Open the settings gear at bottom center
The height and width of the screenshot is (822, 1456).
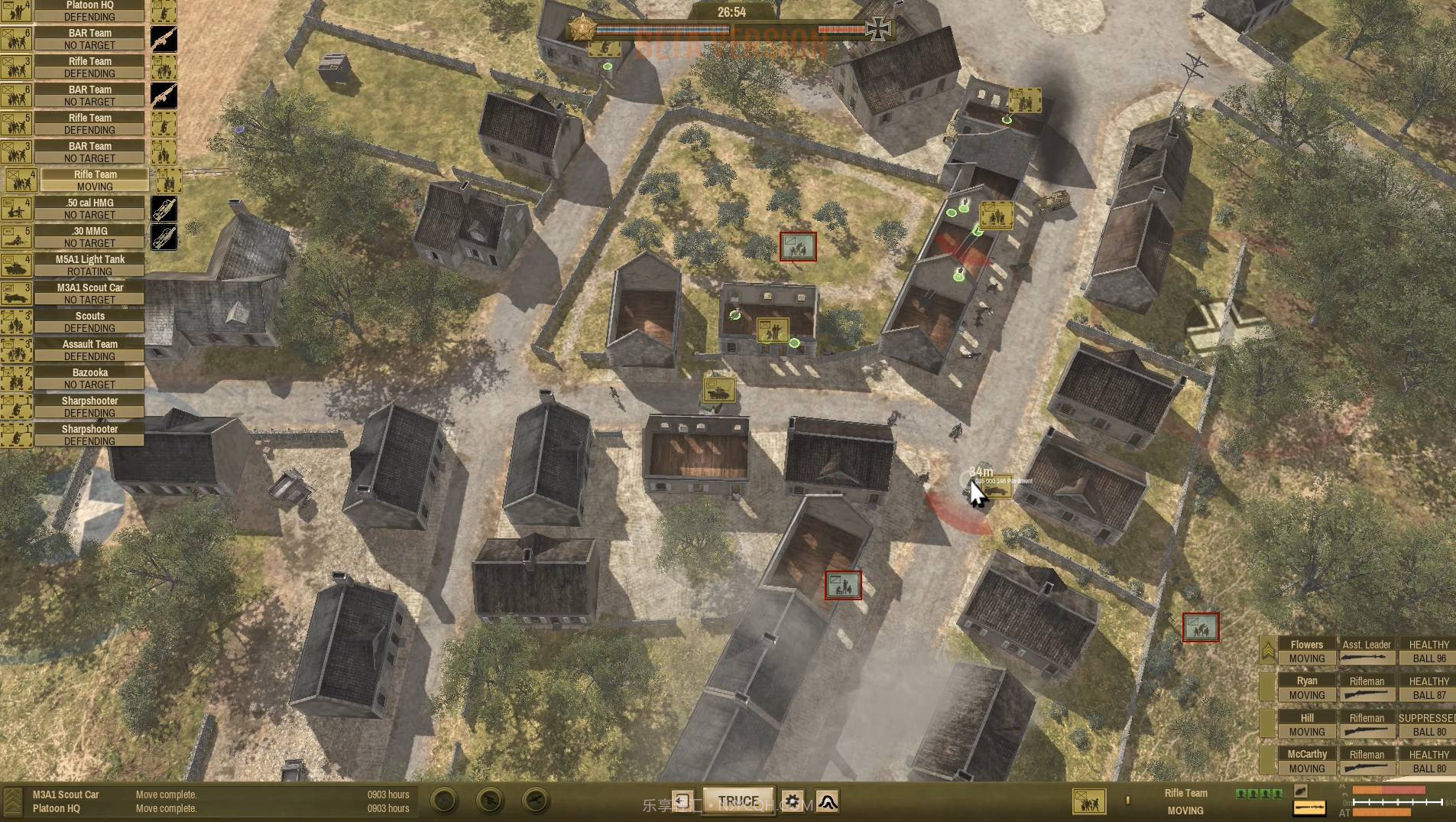click(x=793, y=801)
